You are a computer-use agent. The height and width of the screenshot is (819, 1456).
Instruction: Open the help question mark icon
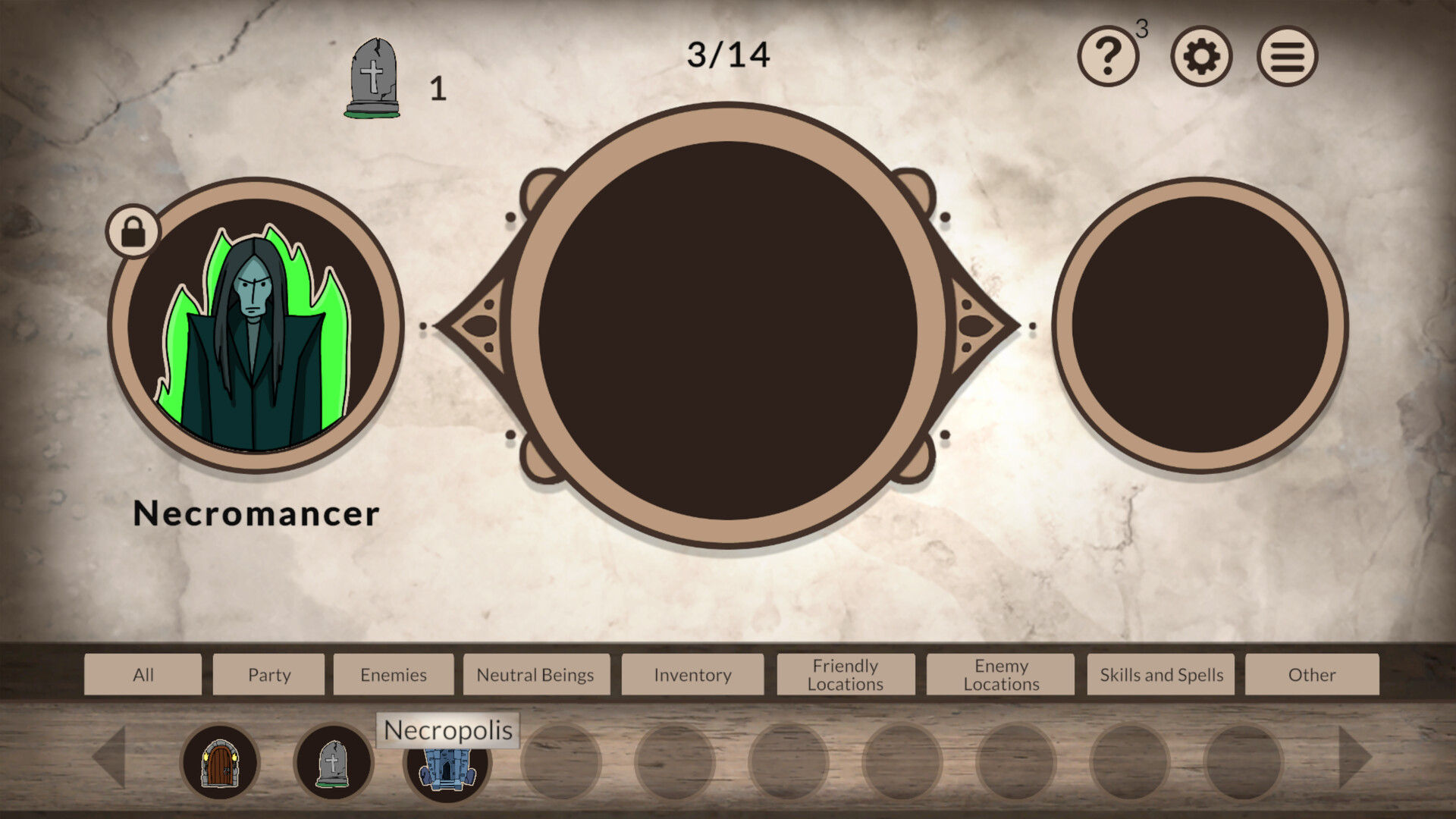coord(1108,54)
